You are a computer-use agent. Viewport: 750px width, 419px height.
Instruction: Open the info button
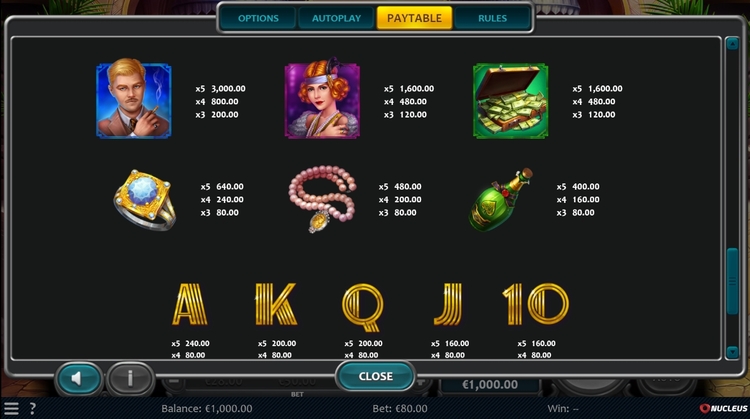(x=131, y=378)
